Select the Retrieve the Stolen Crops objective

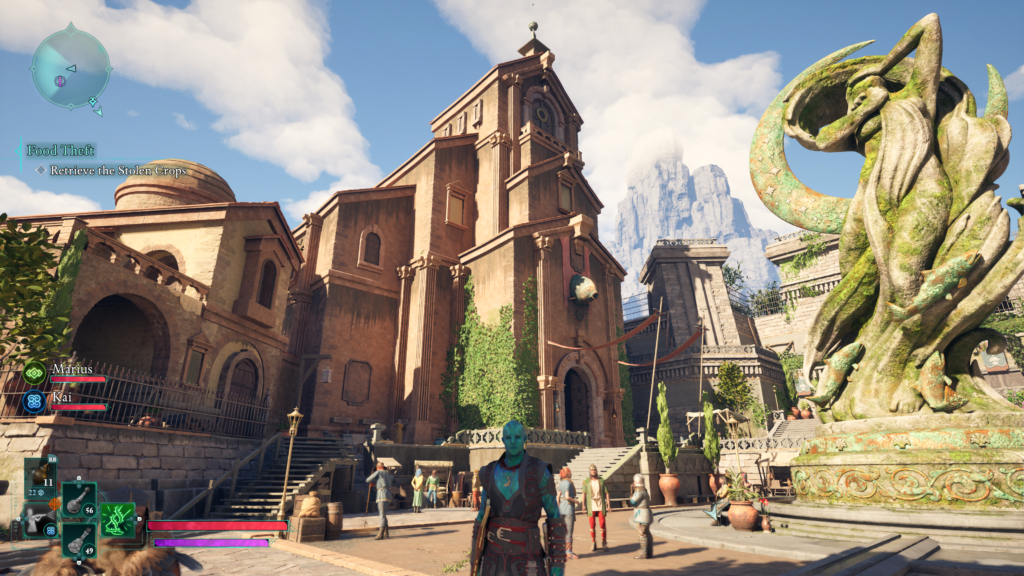(110, 170)
